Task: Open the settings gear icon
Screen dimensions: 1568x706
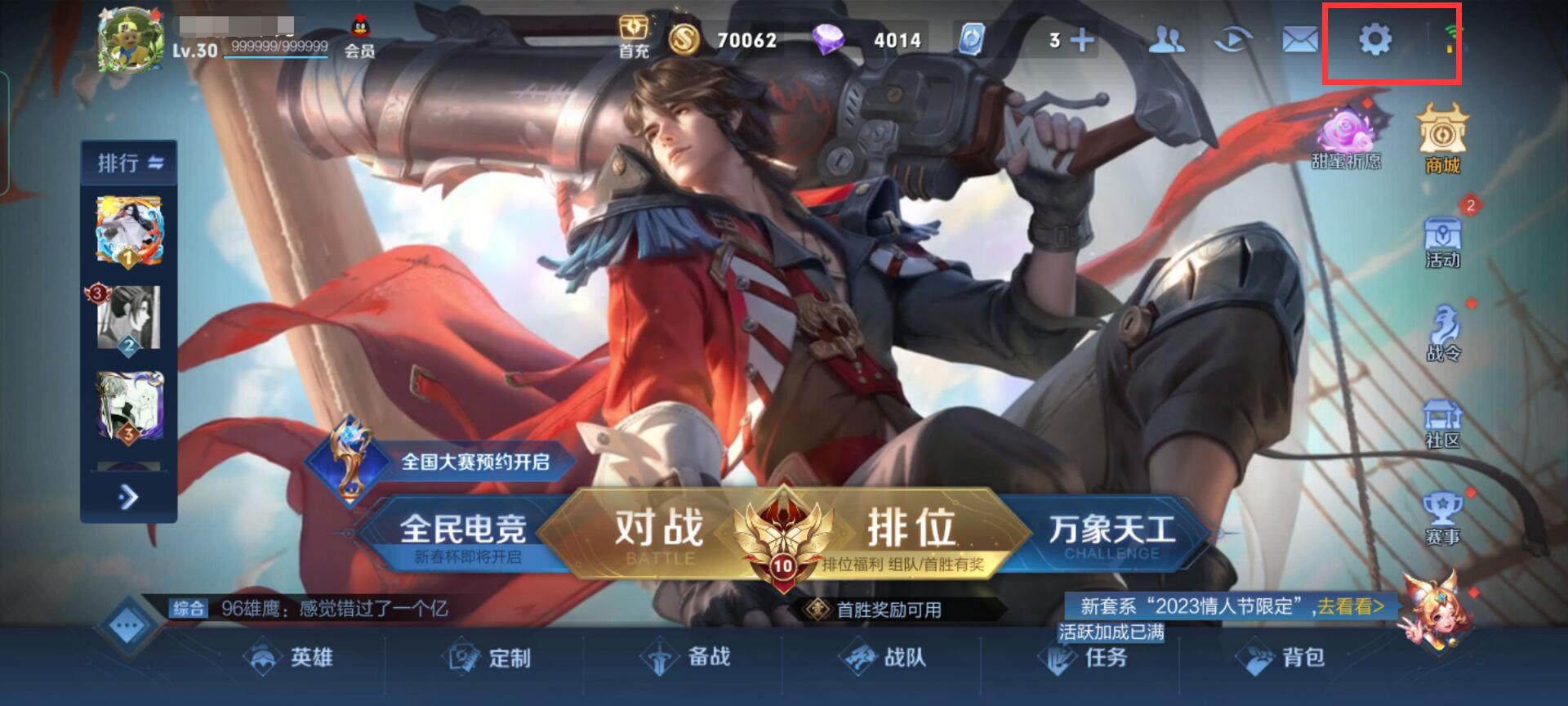Action: click(x=1377, y=38)
